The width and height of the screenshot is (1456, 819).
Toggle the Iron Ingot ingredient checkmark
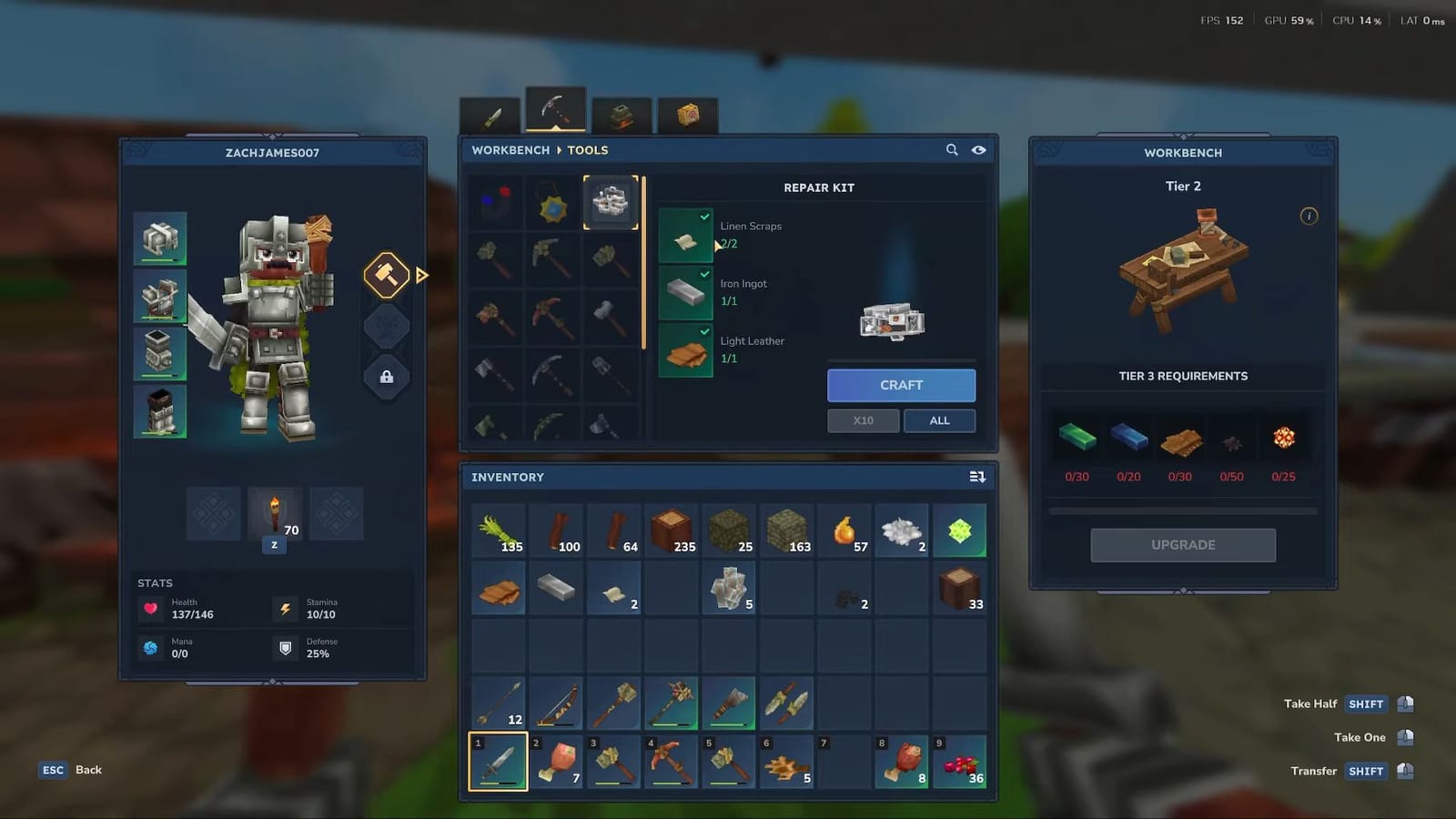[703, 275]
